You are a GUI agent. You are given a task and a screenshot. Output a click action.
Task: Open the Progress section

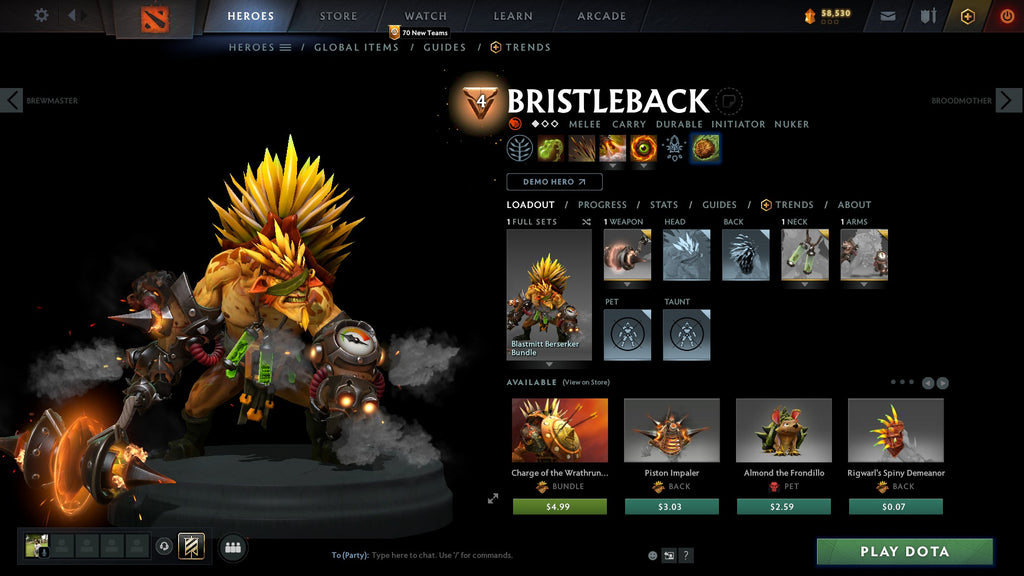(x=602, y=205)
